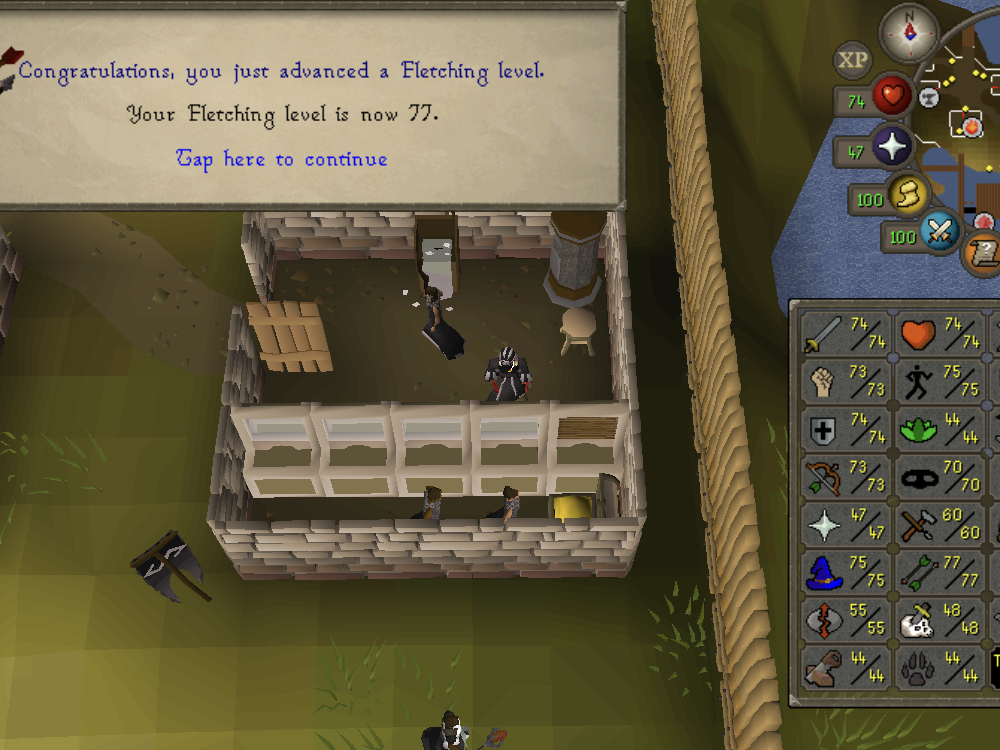
Task: Select the Slayer skull skill
Action: click(x=938, y=620)
